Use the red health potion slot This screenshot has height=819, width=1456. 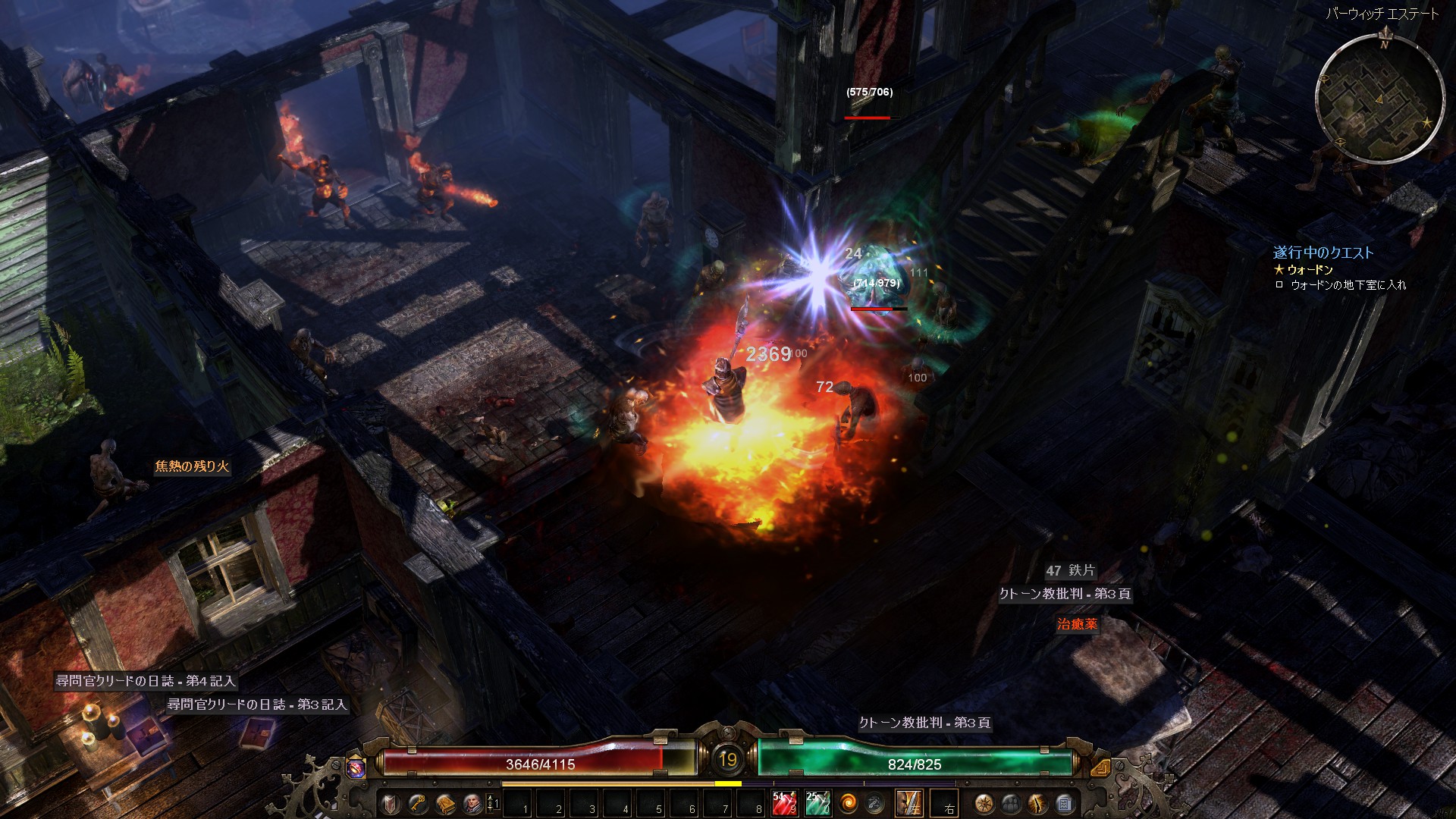[x=784, y=803]
